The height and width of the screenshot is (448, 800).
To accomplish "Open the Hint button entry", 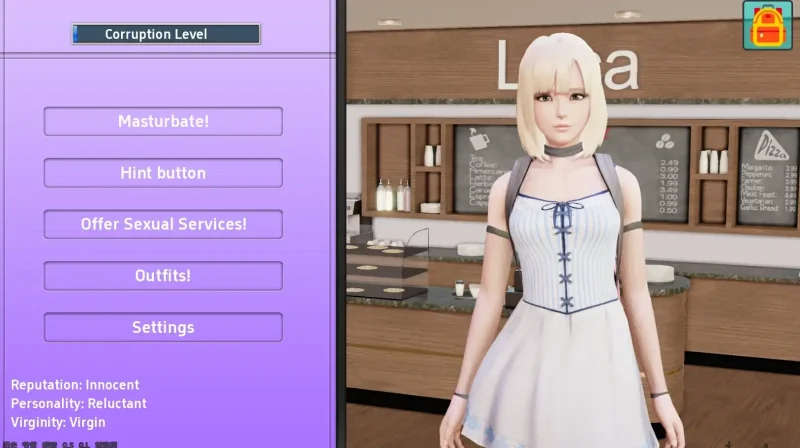I will coord(163,173).
